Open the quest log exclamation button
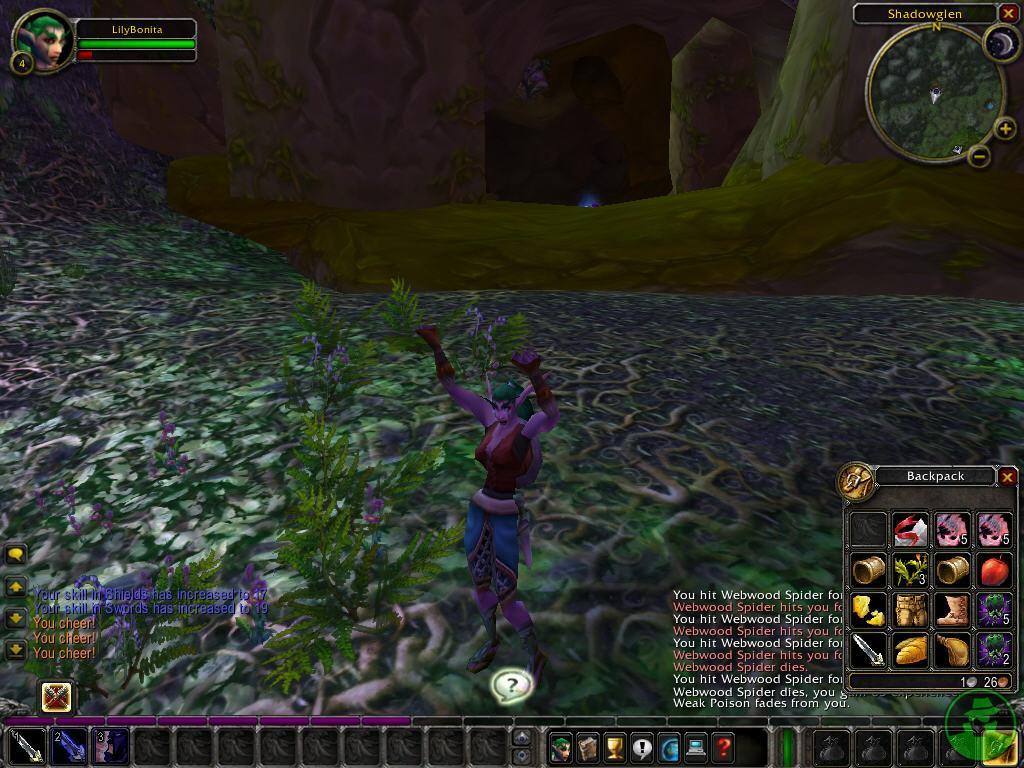The height and width of the screenshot is (768, 1024). click(642, 746)
